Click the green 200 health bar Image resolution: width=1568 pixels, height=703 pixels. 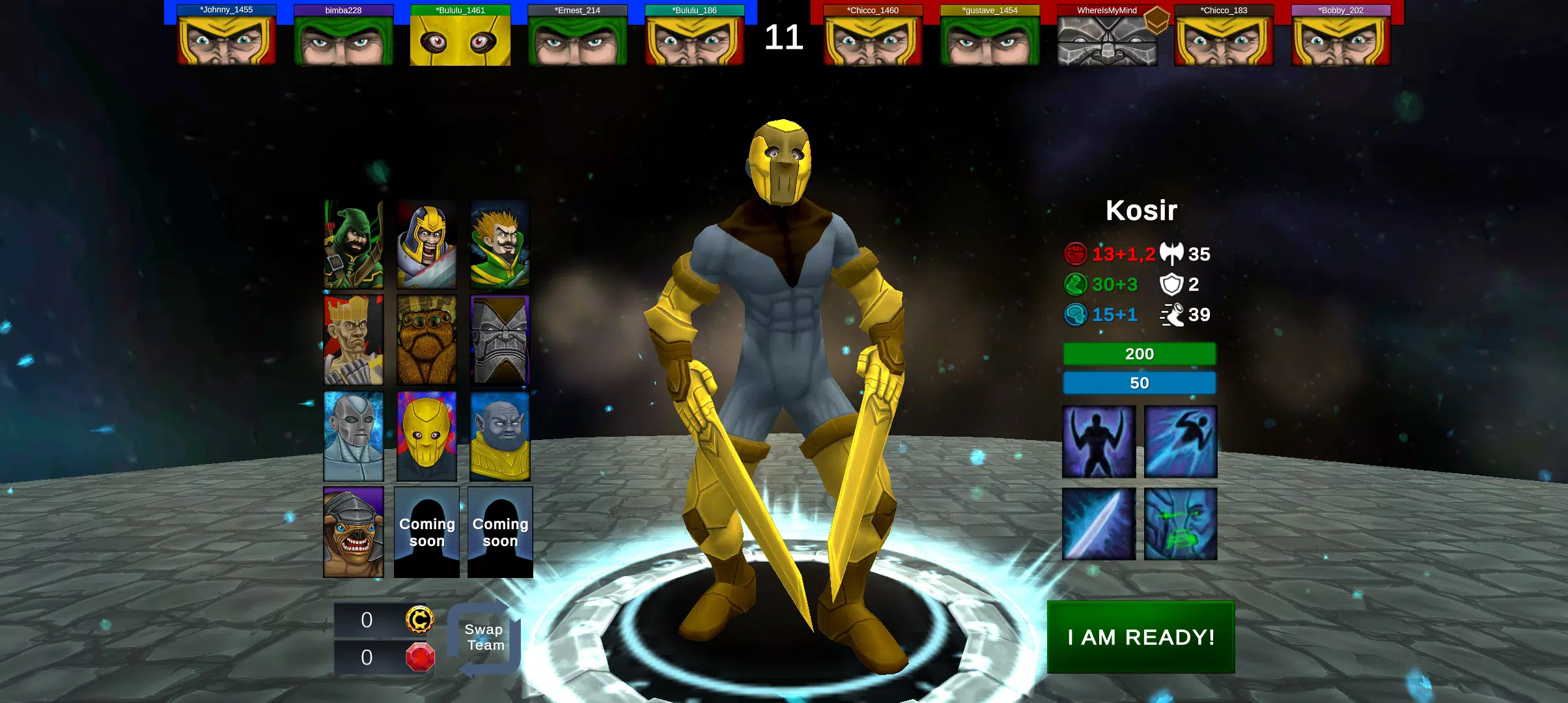click(x=1139, y=353)
